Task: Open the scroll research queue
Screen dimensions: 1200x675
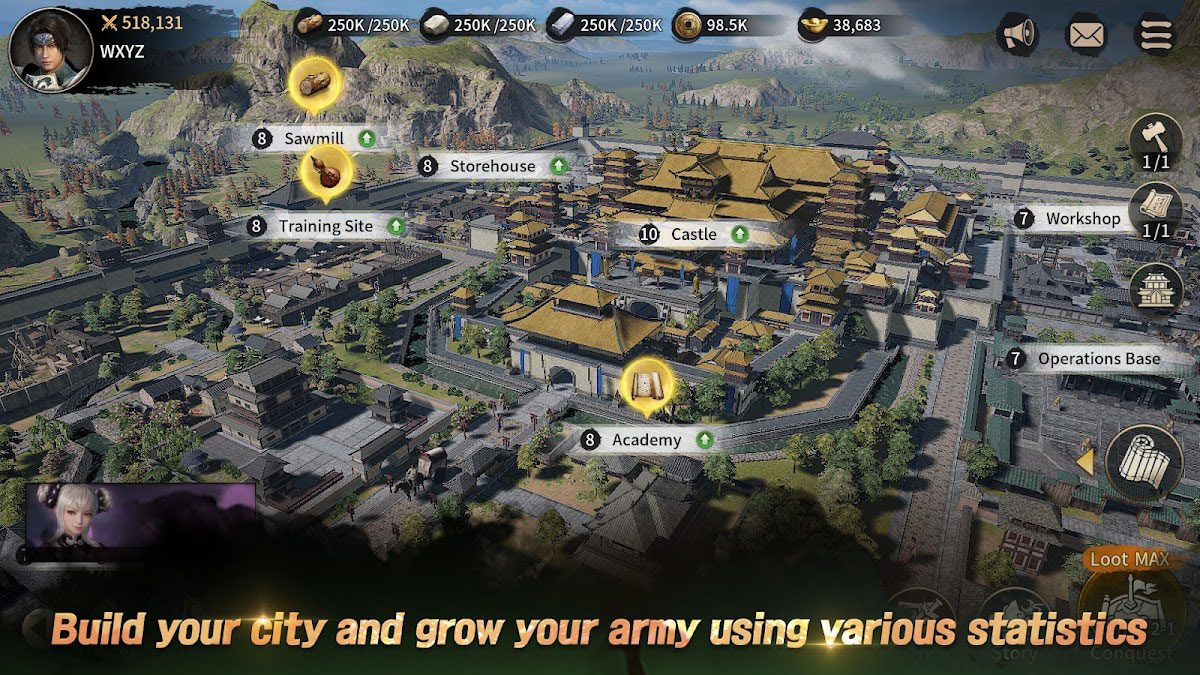Action: [x=1155, y=211]
